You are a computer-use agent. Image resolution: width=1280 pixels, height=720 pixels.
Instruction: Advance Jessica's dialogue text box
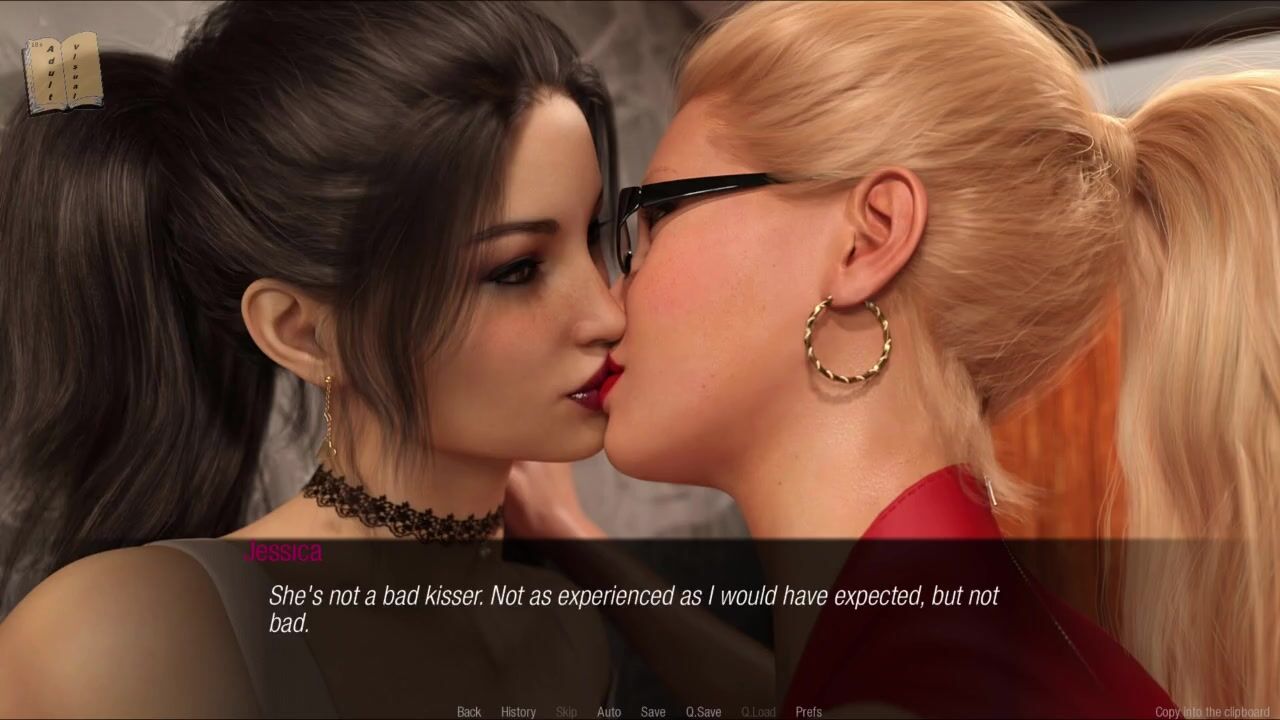coord(640,610)
